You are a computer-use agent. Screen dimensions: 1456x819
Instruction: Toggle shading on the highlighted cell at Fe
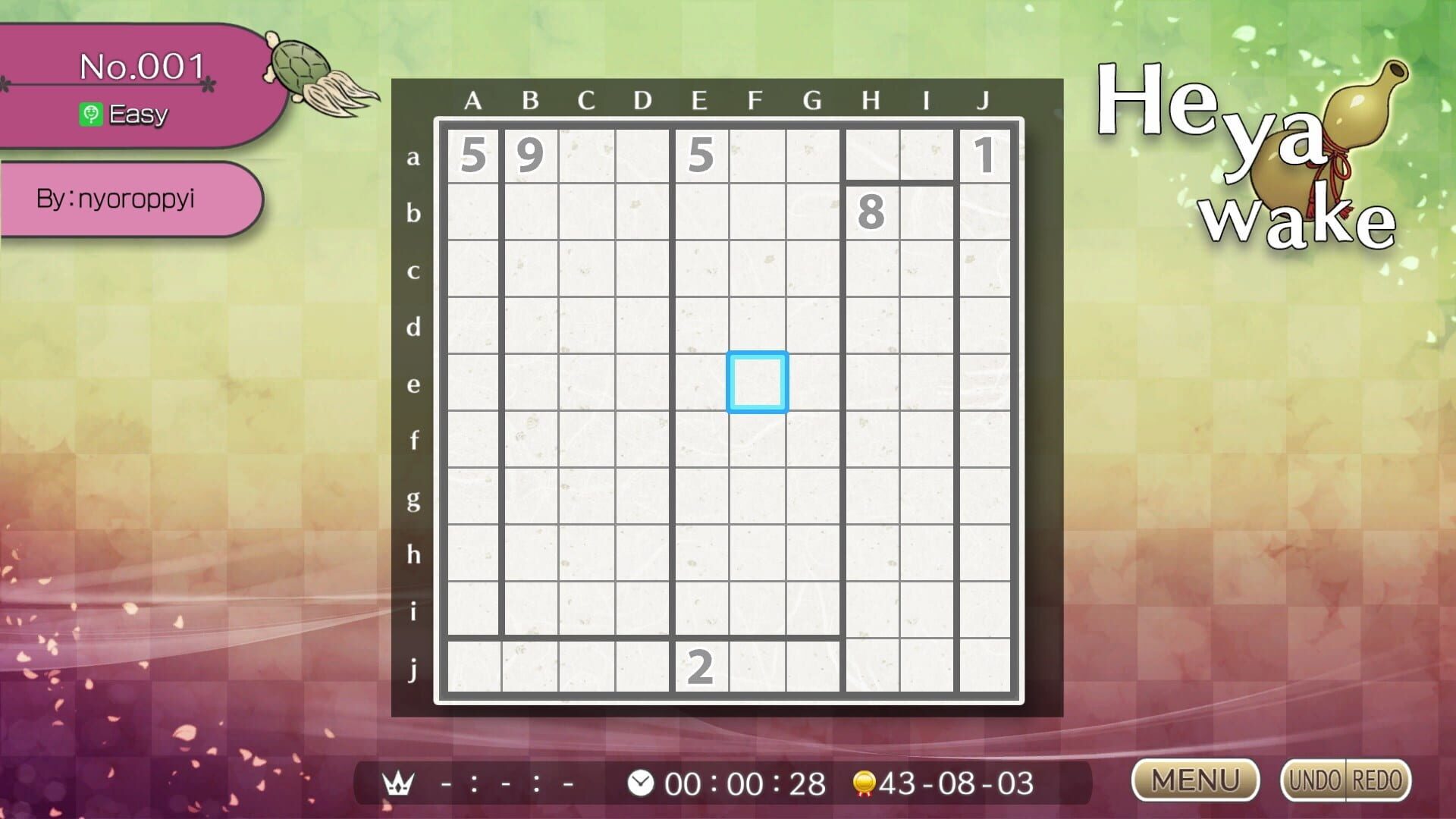pos(756,381)
